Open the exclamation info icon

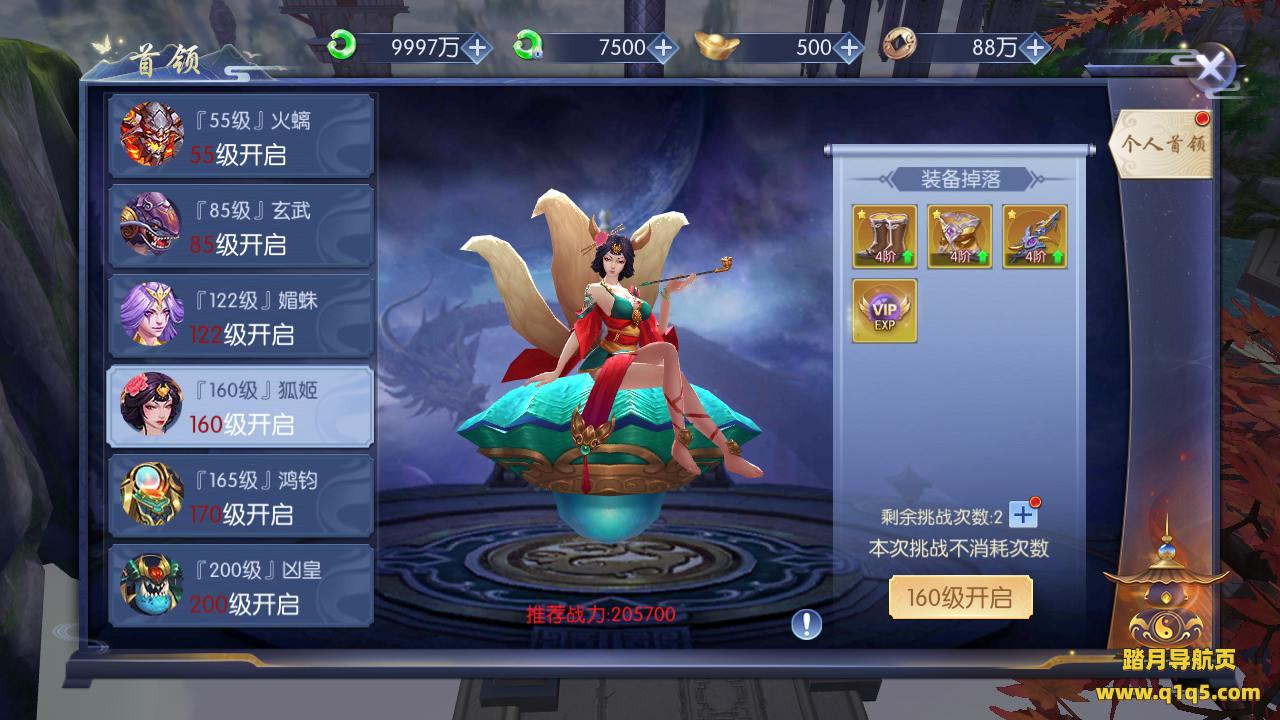tap(806, 625)
